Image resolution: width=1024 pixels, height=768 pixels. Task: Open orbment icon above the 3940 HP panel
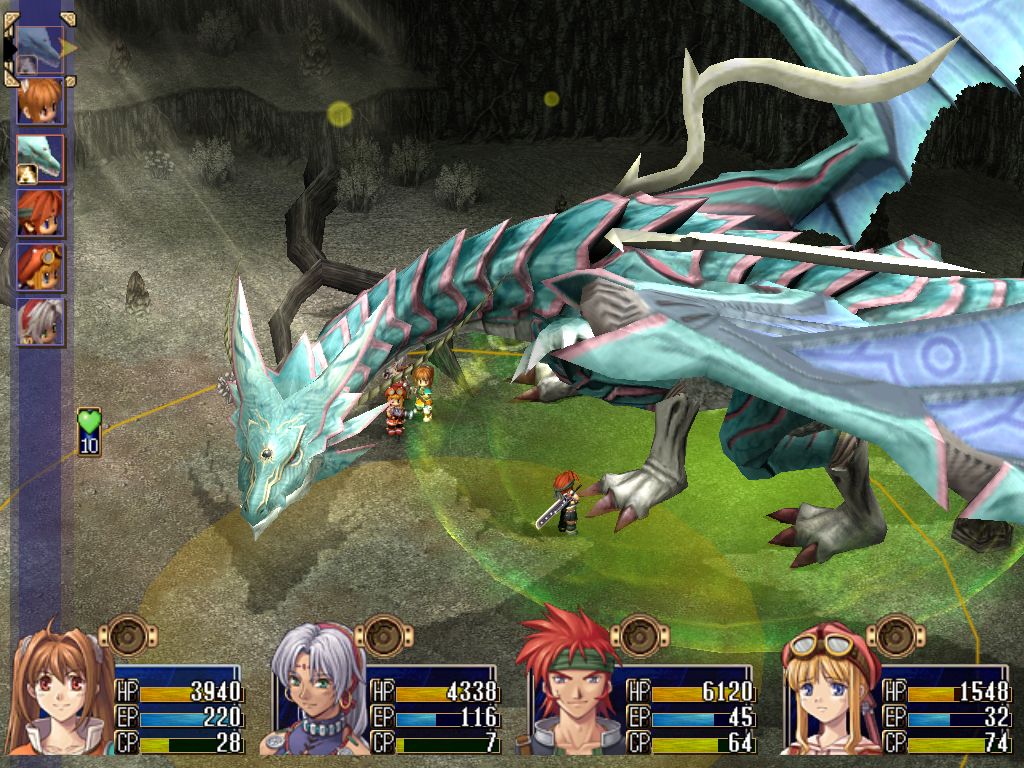(x=127, y=634)
